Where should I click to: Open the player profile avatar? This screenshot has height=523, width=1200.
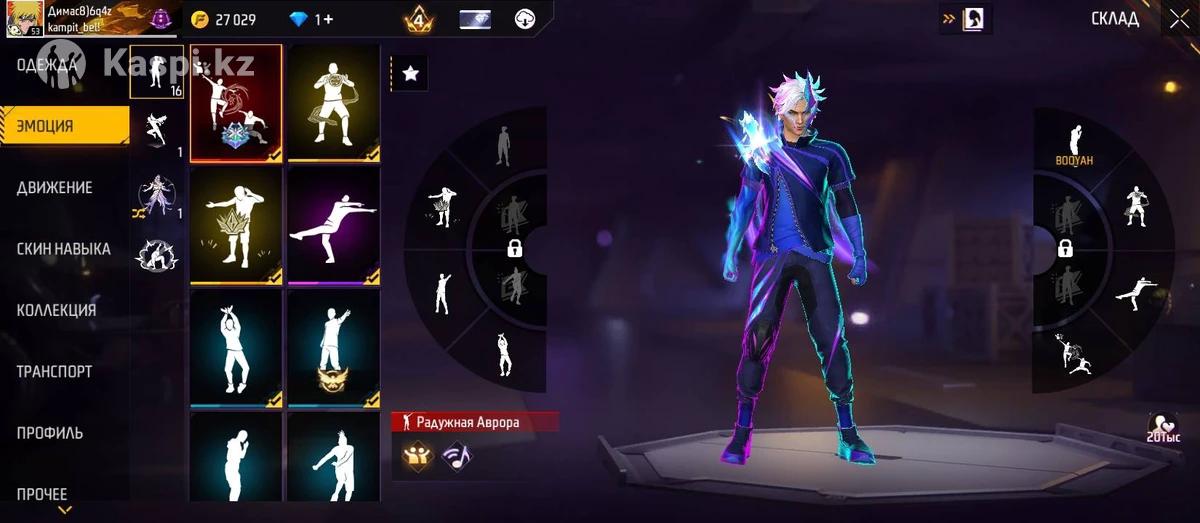[25, 19]
